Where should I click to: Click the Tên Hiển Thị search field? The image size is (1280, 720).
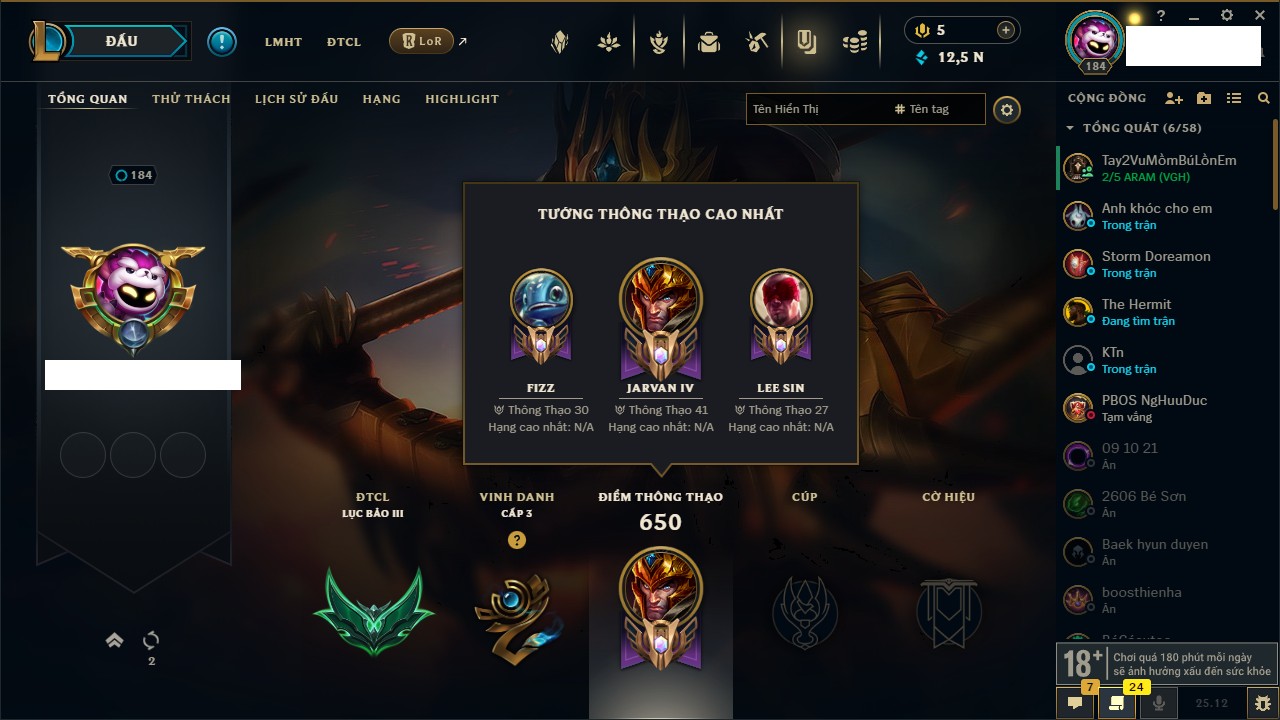(815, 109)
